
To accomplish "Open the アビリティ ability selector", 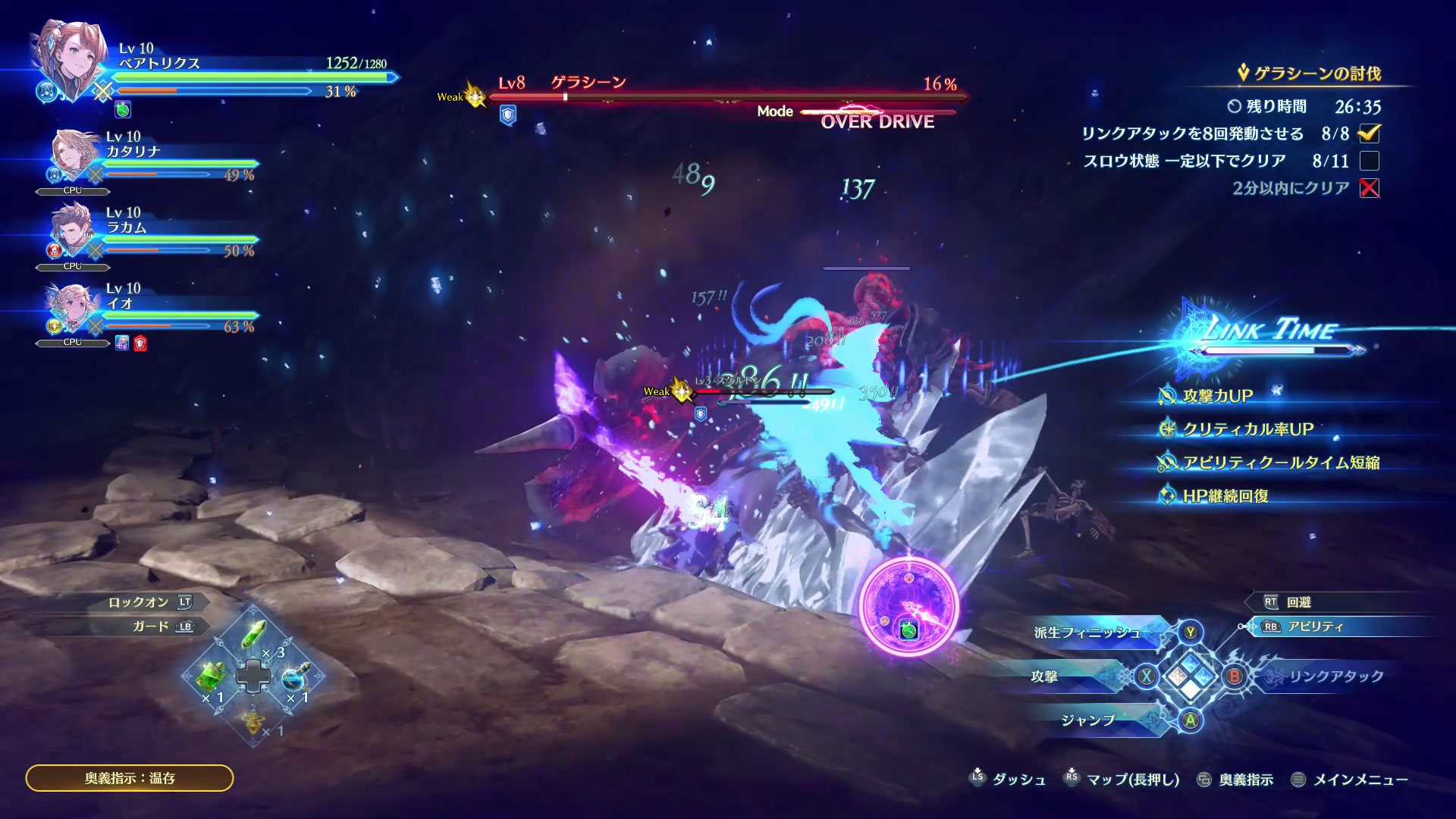I will (1314, 627).
